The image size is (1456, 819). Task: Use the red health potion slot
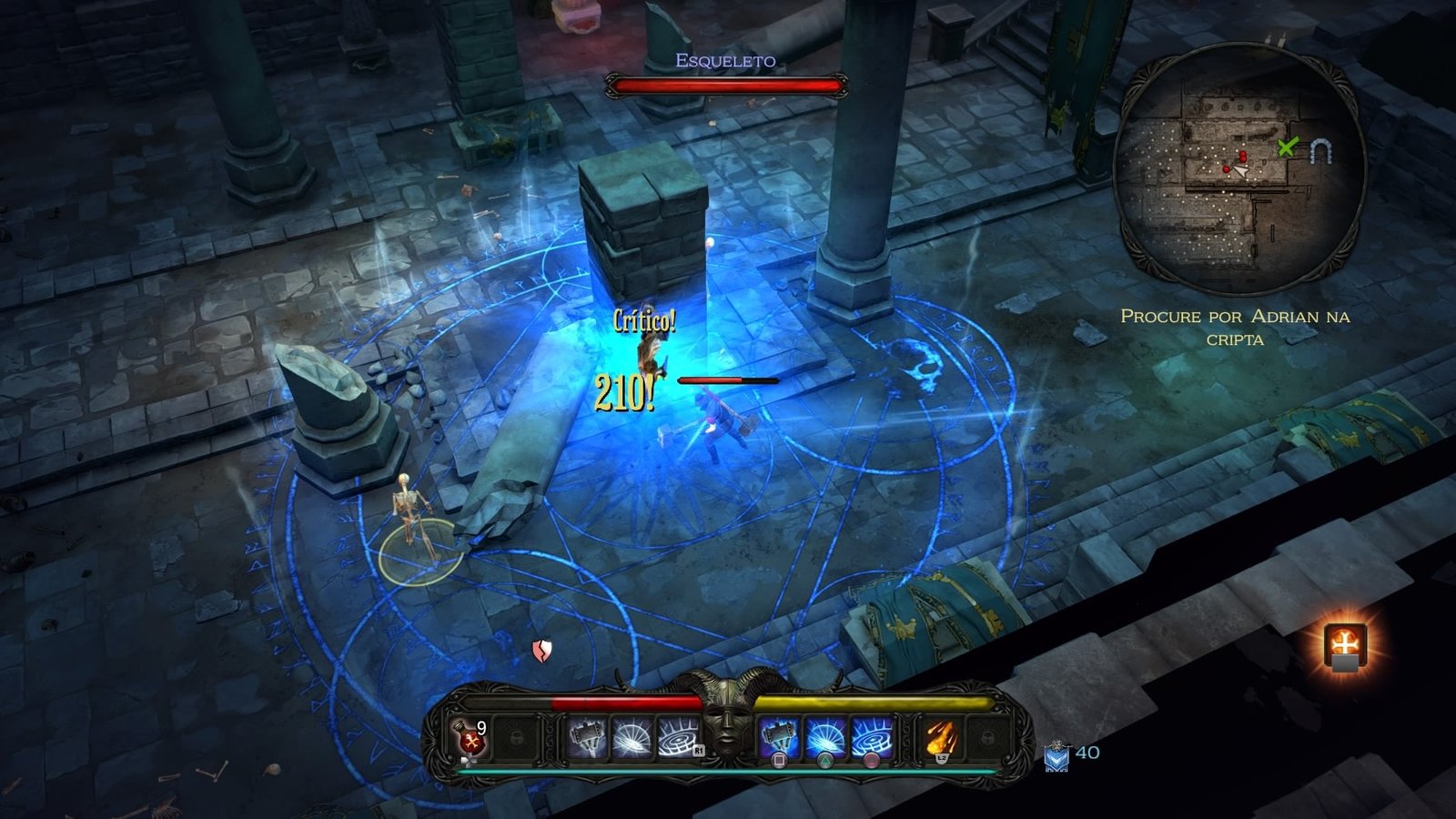470,737
